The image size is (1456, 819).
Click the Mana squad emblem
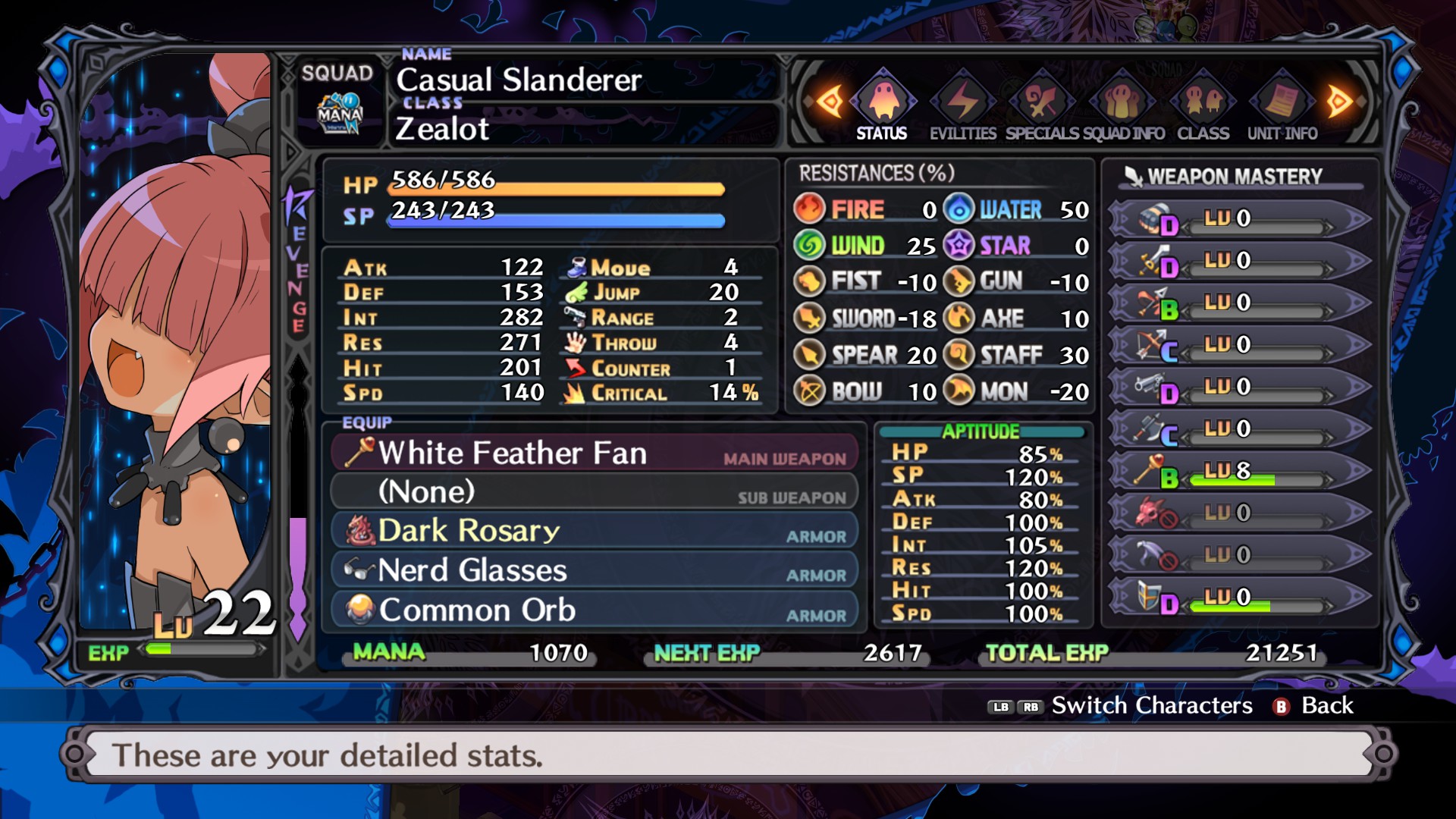click(x=339, y=114)
